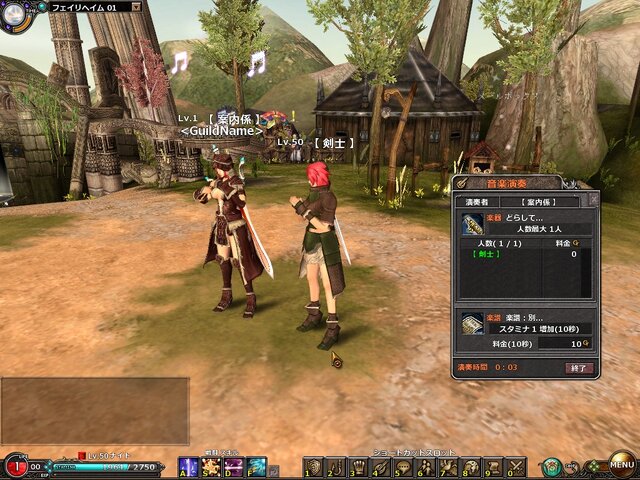The height and width of the screenshot is (480, 640).
Task: Select the 剣士 entry in the listener list
Action: tap(487, 254)
